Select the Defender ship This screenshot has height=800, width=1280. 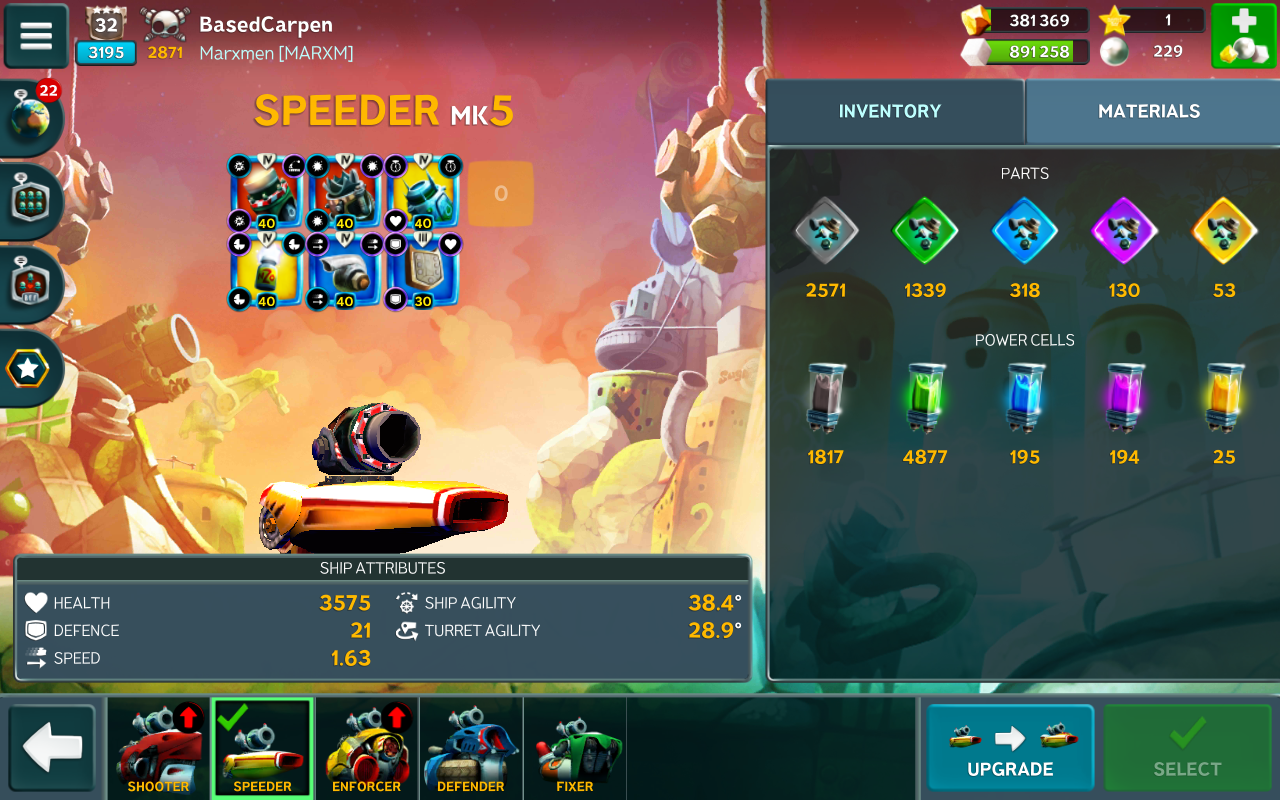pos(470,748)
